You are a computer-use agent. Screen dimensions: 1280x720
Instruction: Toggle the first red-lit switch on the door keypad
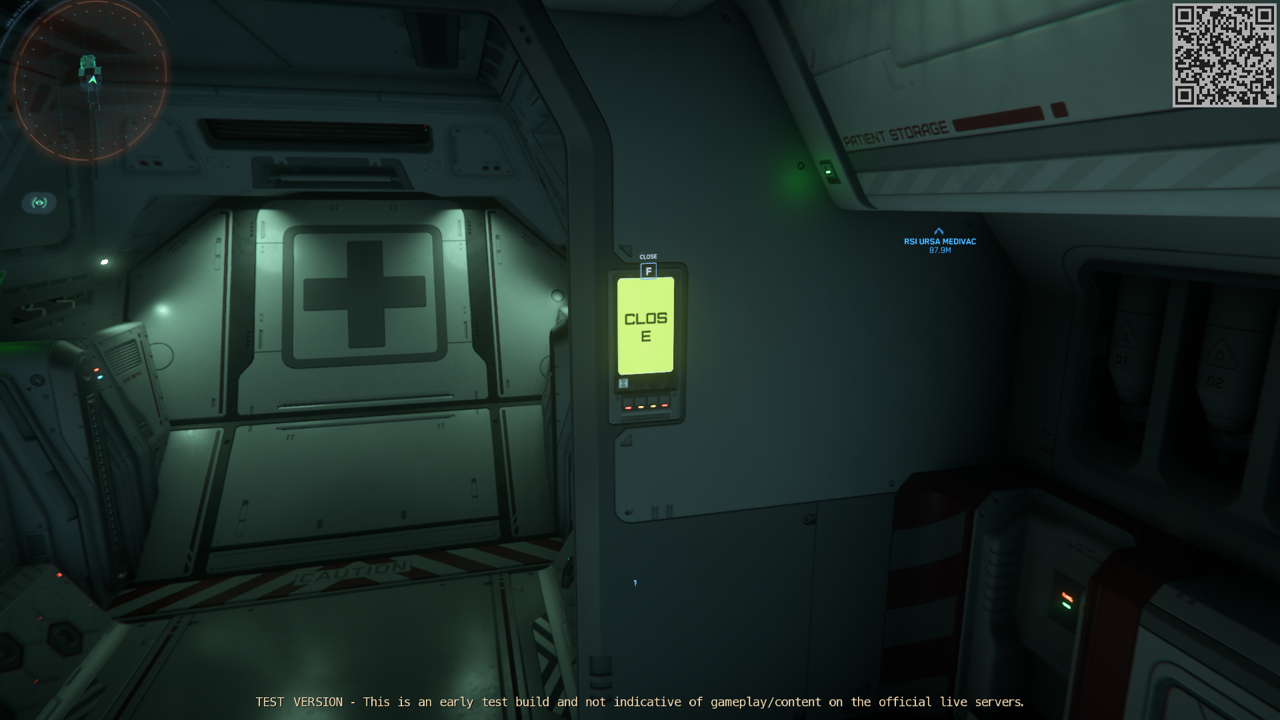[628, 407]
